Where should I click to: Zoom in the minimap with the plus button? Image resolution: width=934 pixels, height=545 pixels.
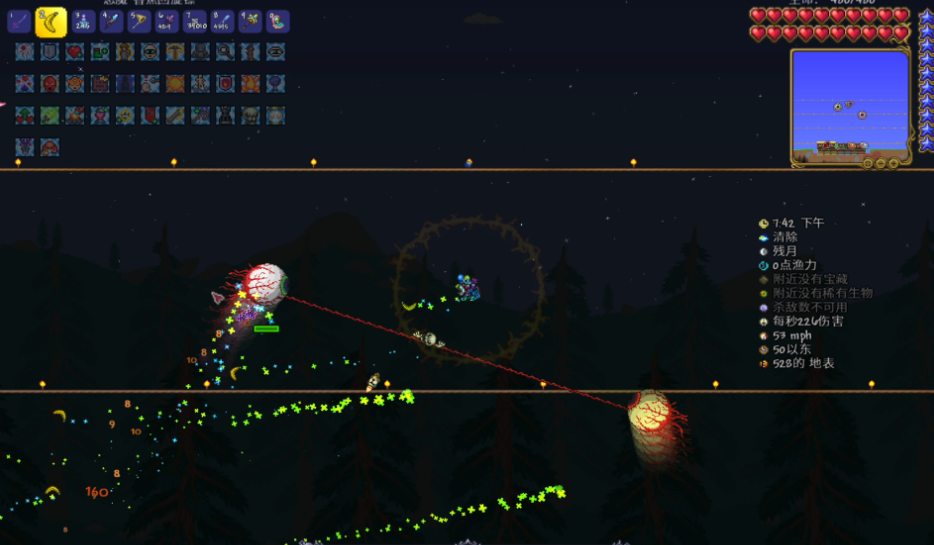[893, 163]
